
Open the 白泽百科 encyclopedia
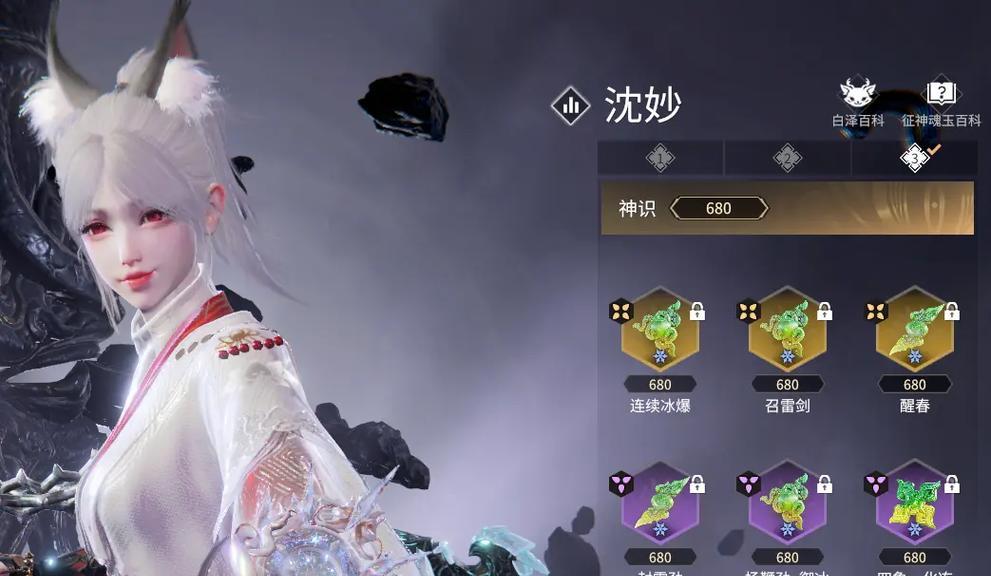pos(858,102)
